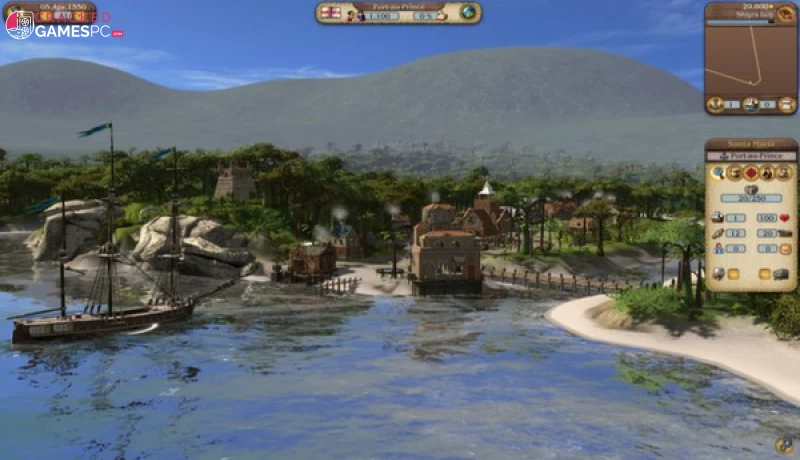This screenshot has height=460, width=800.
Task: Click the England flag icon
Action: tap(330, 13)
